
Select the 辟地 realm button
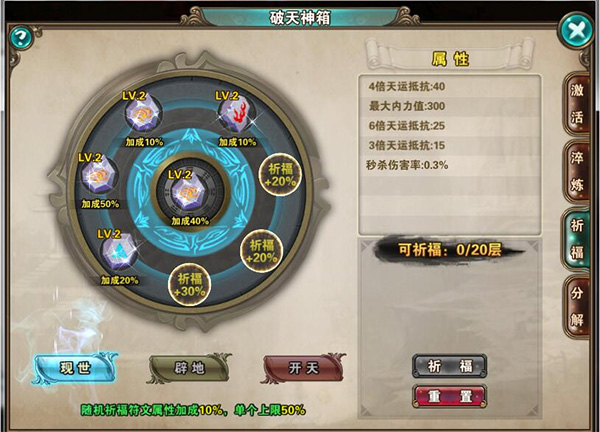(x=183, y=367)
